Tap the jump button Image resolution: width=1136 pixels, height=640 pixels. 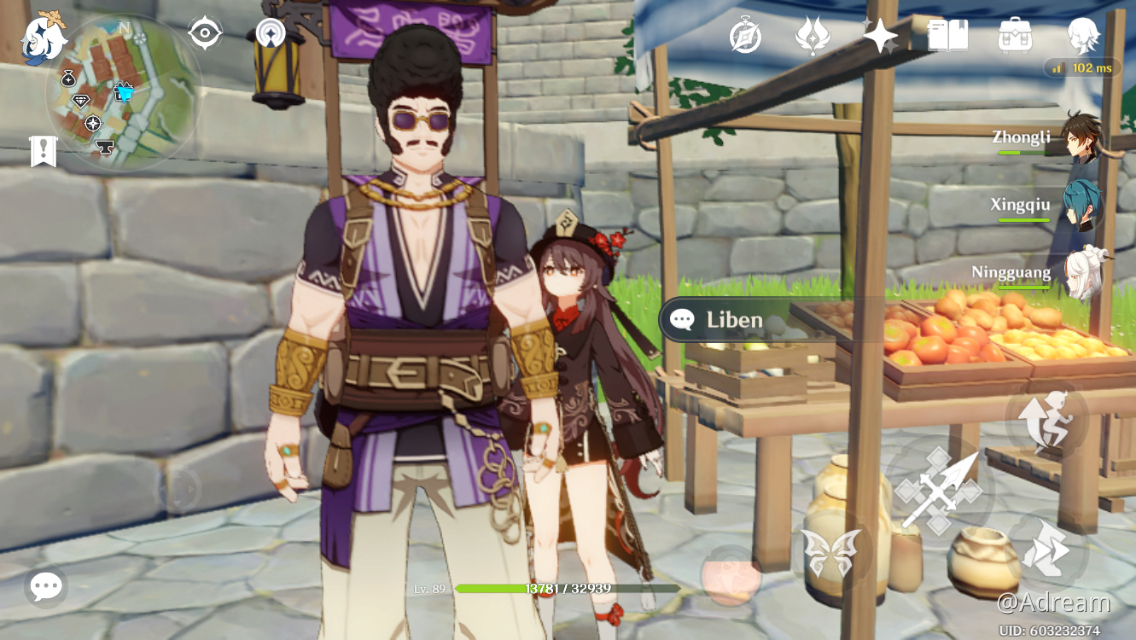click(1047, 420)
